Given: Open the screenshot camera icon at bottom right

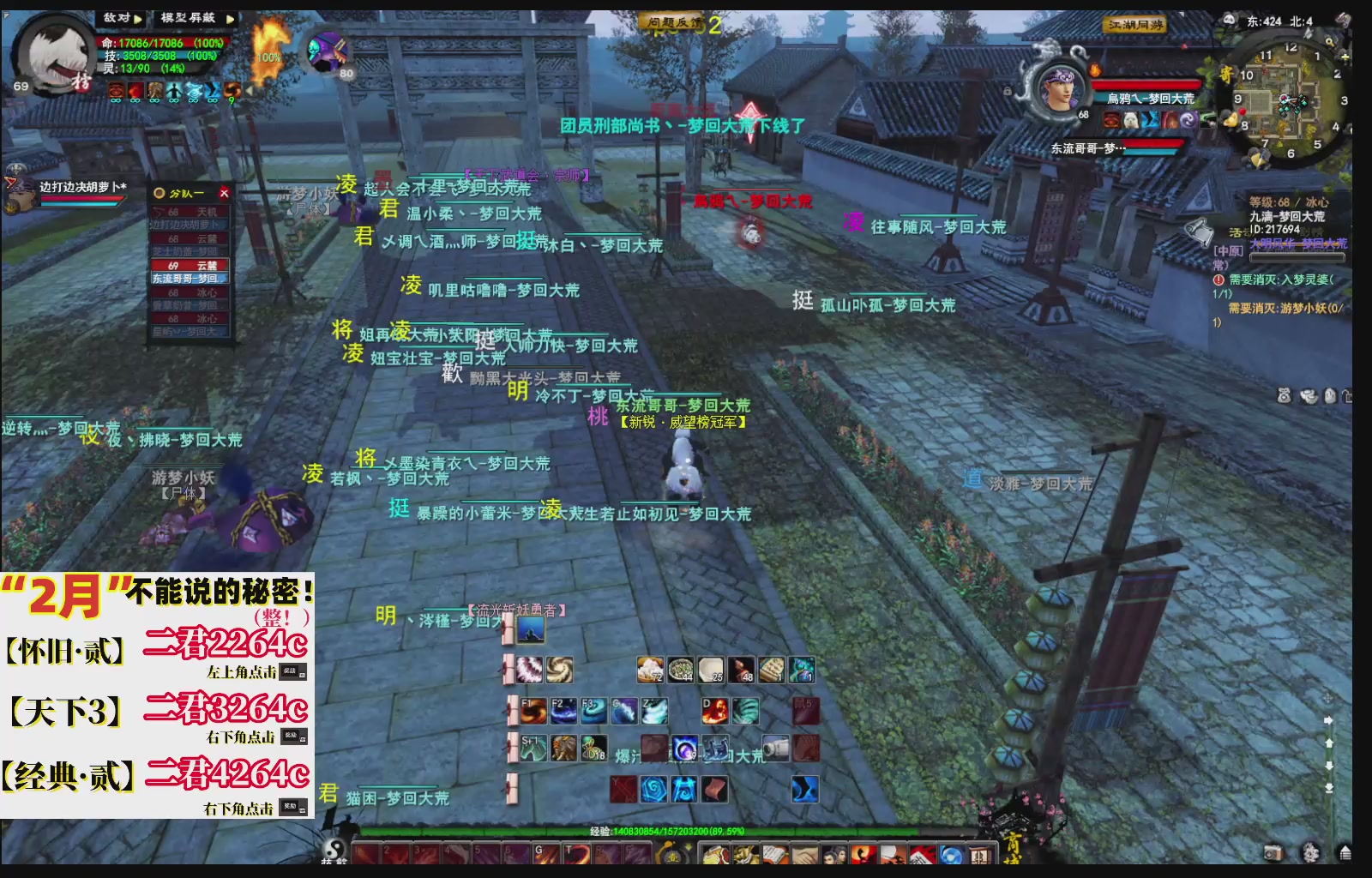Looking at the screenshot, I should click(1273, 852).
